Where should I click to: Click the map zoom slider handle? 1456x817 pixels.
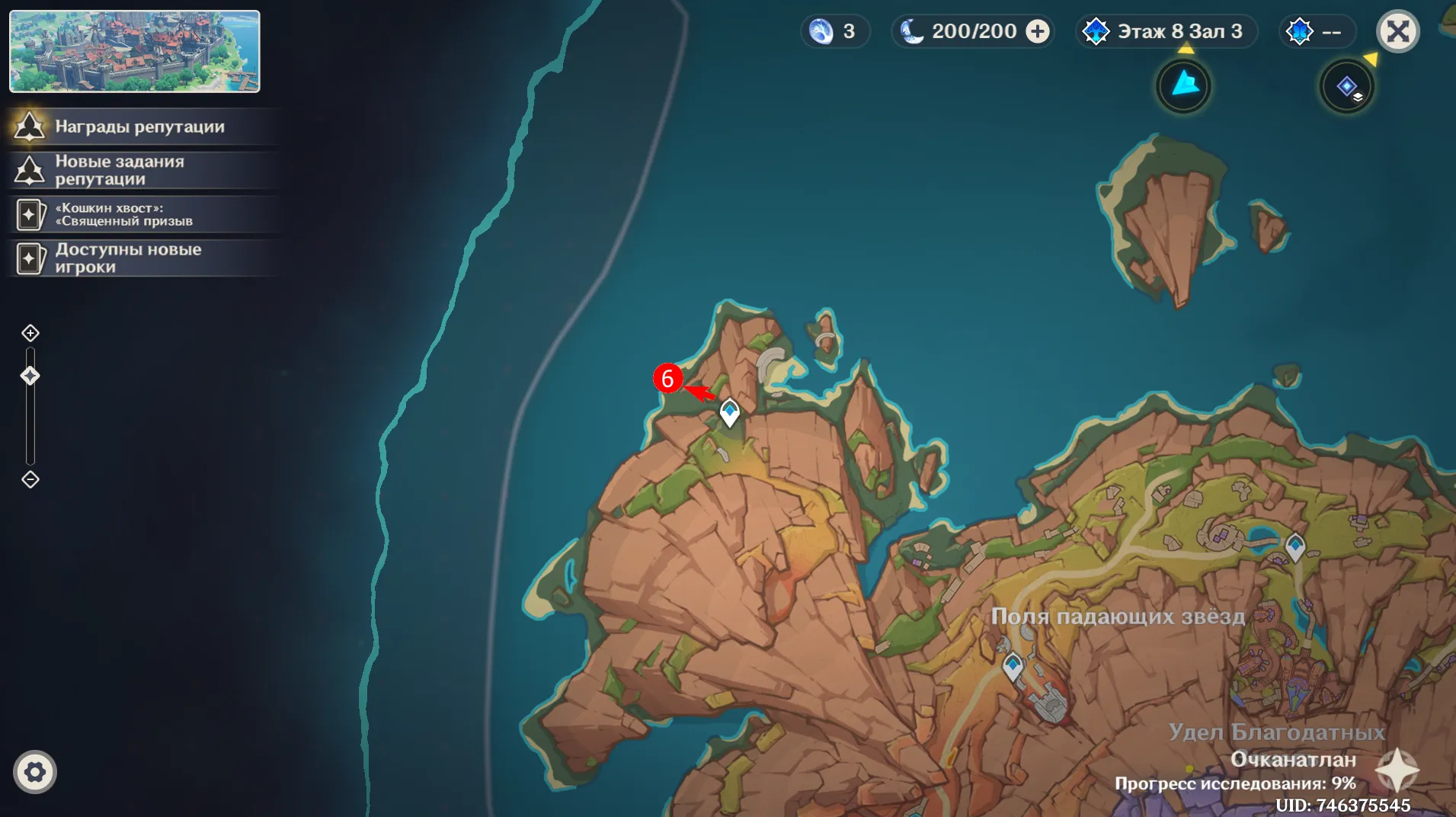30,376
